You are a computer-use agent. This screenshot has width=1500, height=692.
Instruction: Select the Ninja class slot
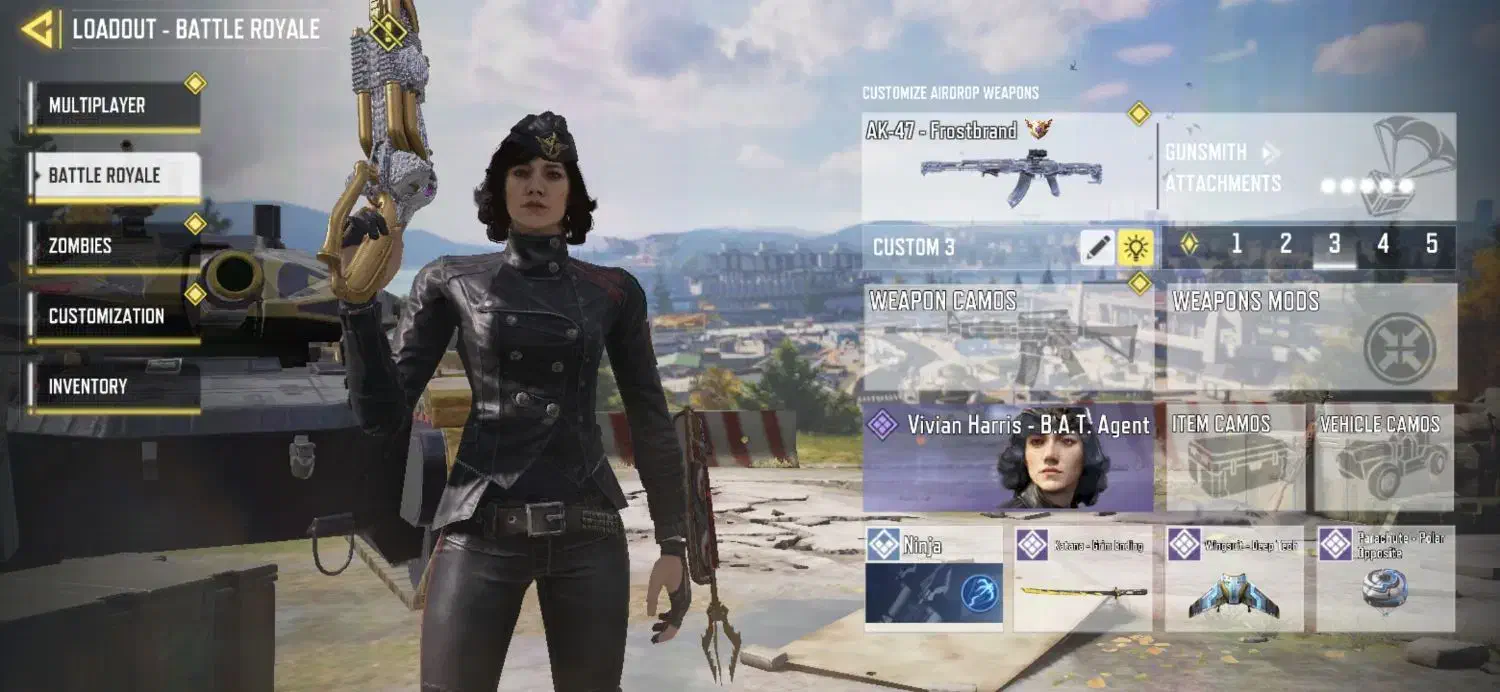point(934,578)
